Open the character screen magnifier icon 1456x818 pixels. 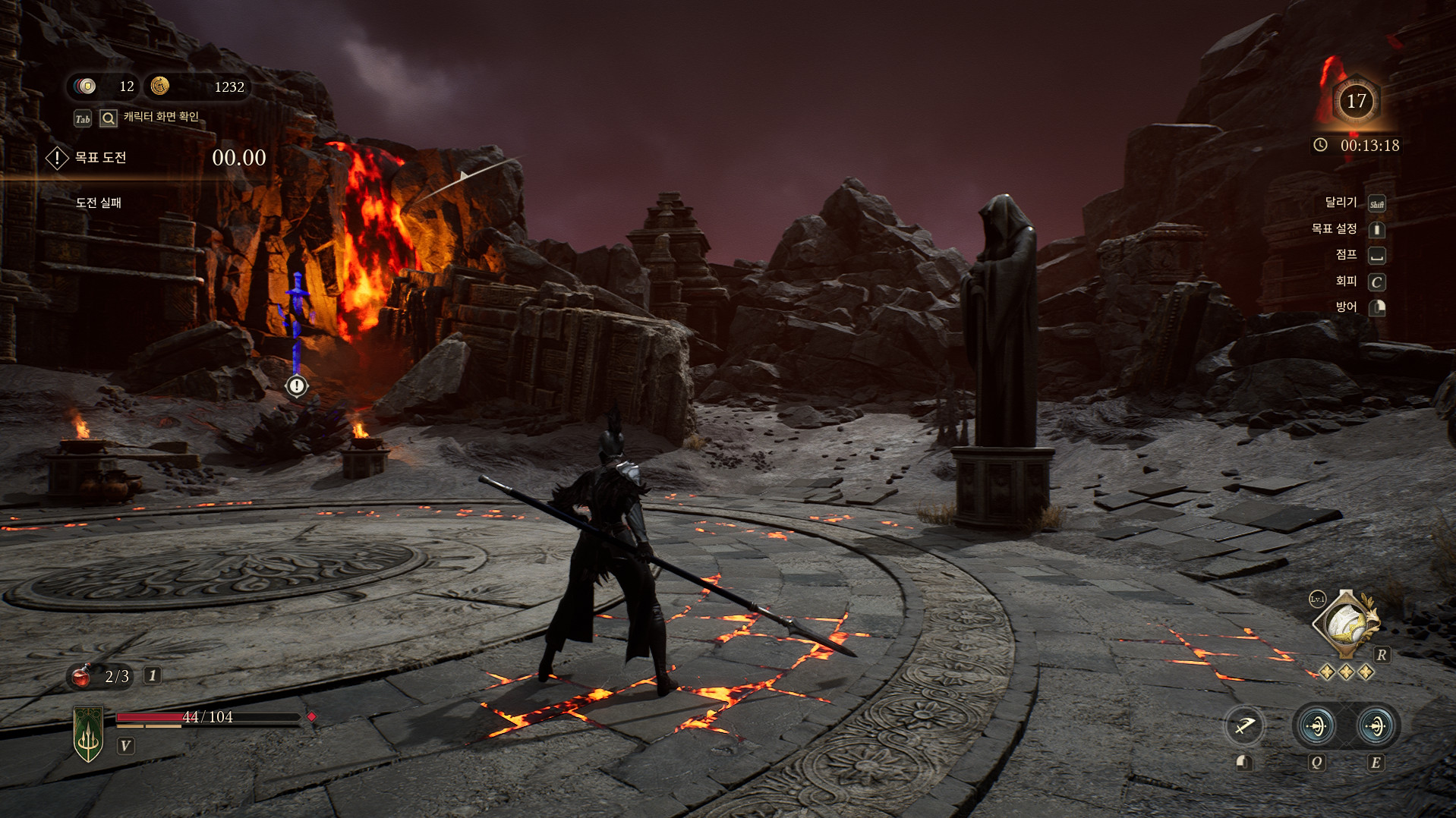click(x=109, y=118)
